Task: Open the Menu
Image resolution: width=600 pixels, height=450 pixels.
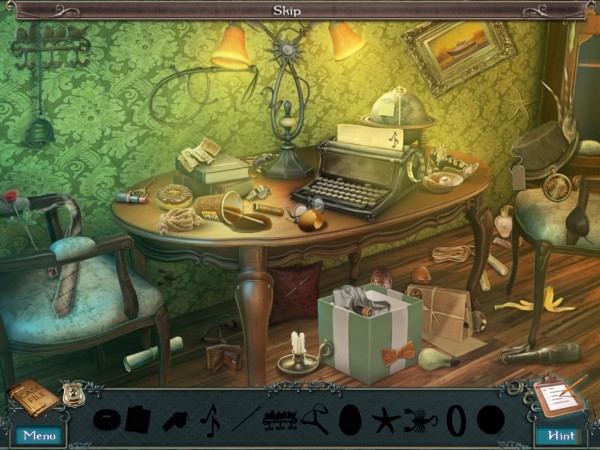Action: click(39, 435)
